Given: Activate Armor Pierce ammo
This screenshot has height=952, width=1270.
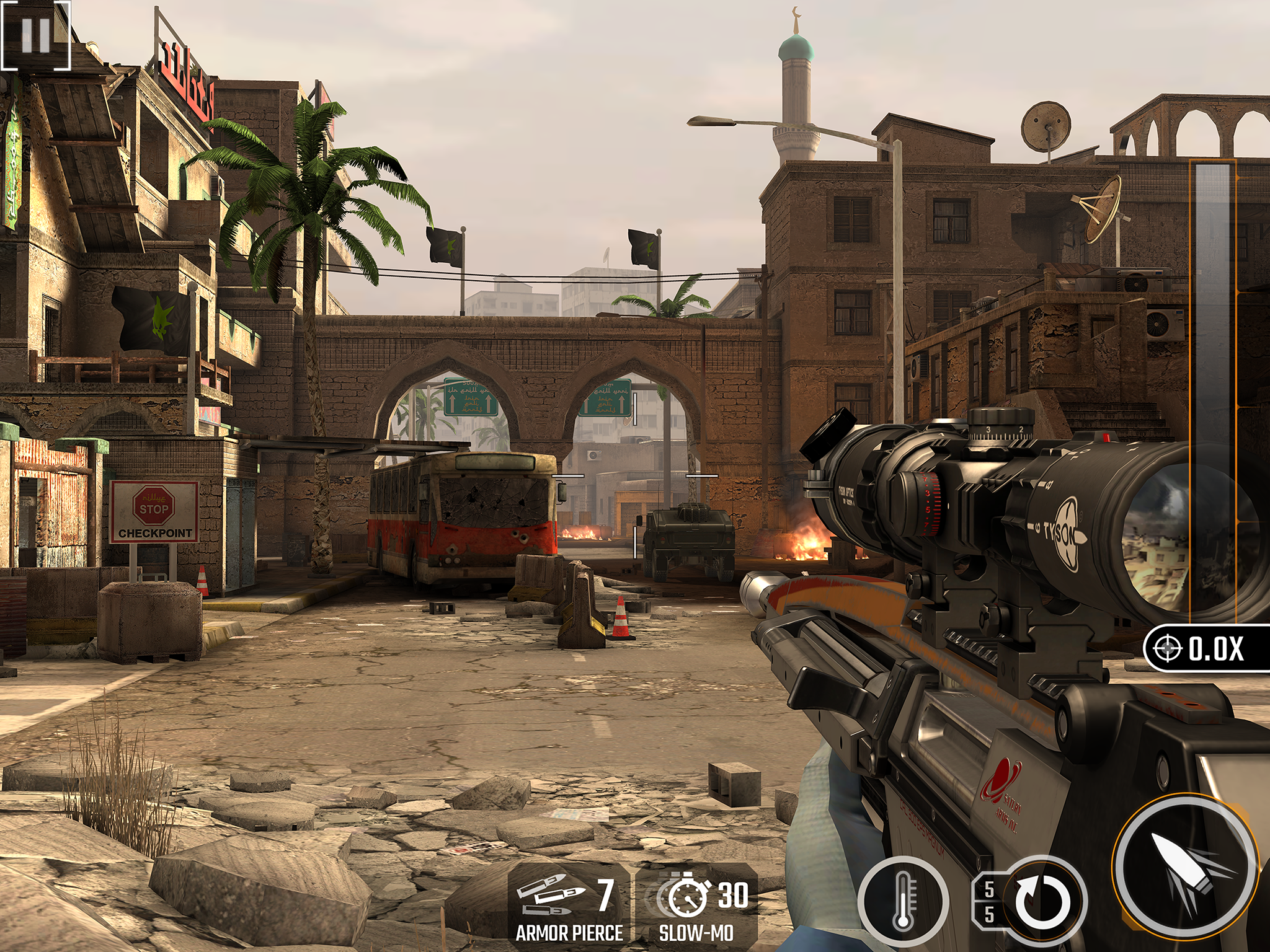Looking at the screenshot, I should pyautogui.click(x=569, y=906).
